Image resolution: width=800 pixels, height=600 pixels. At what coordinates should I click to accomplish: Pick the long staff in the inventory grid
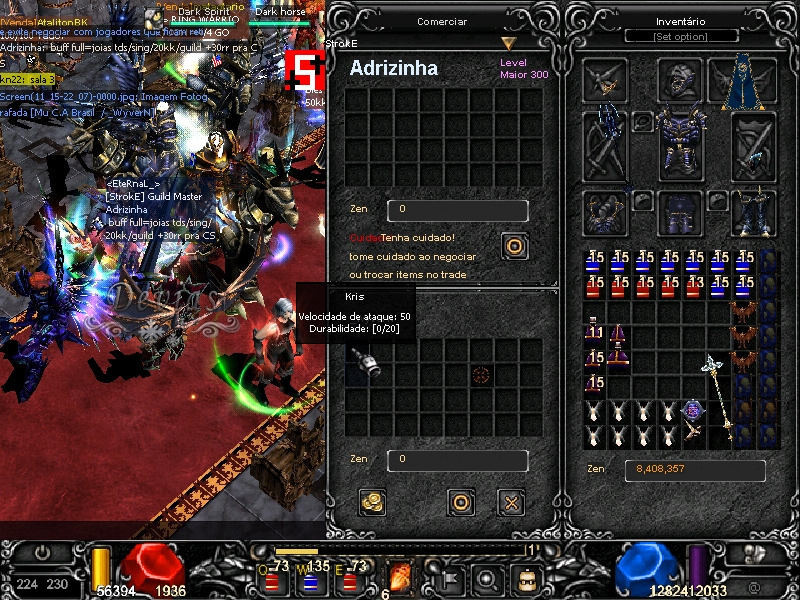click(718, 398)
